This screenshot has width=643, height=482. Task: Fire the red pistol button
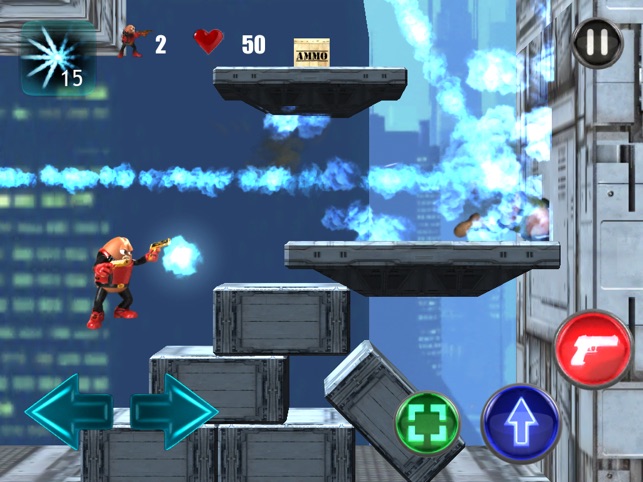point(593,349)
